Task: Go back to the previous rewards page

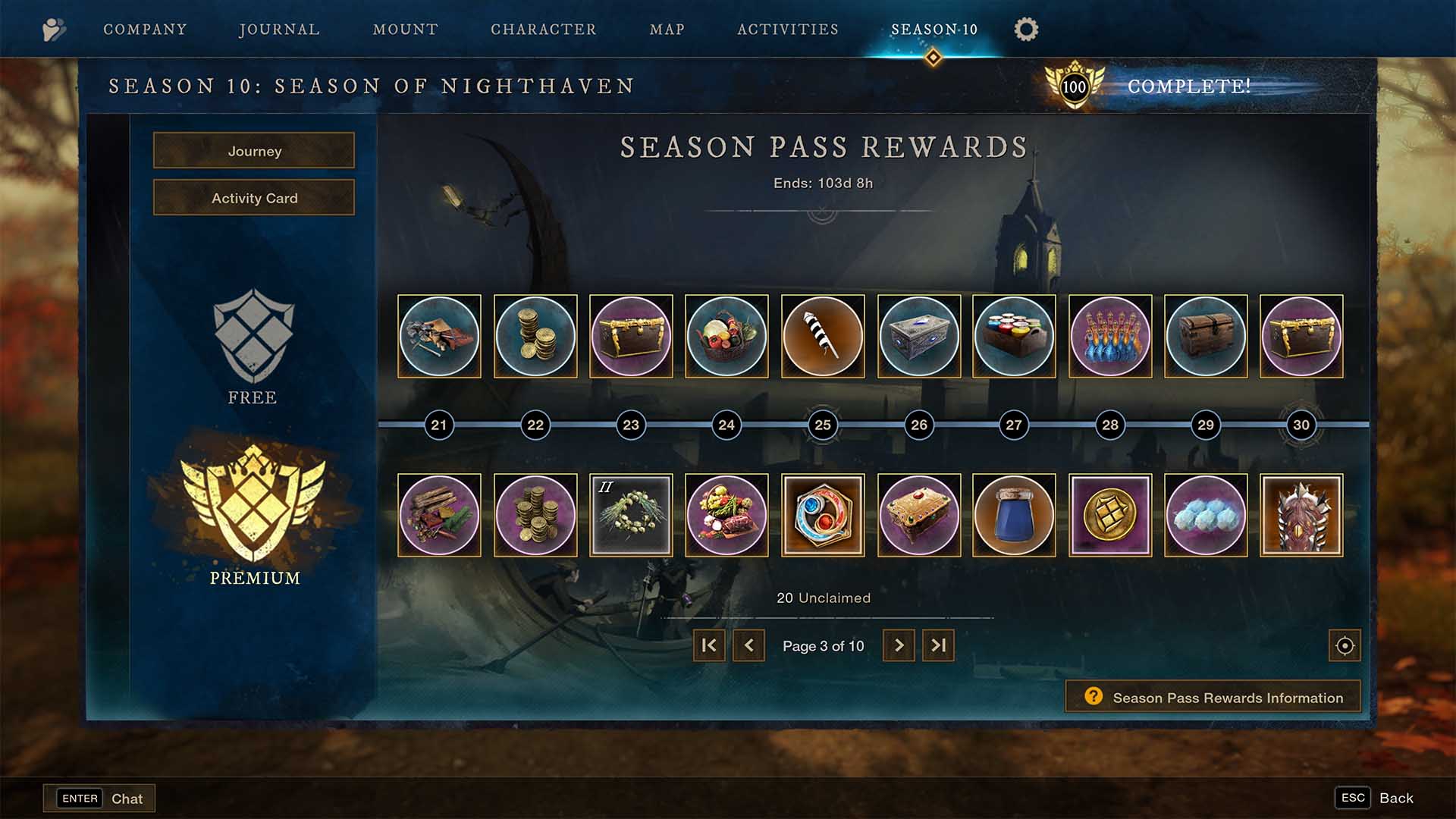Action: (x=749, y=645)
